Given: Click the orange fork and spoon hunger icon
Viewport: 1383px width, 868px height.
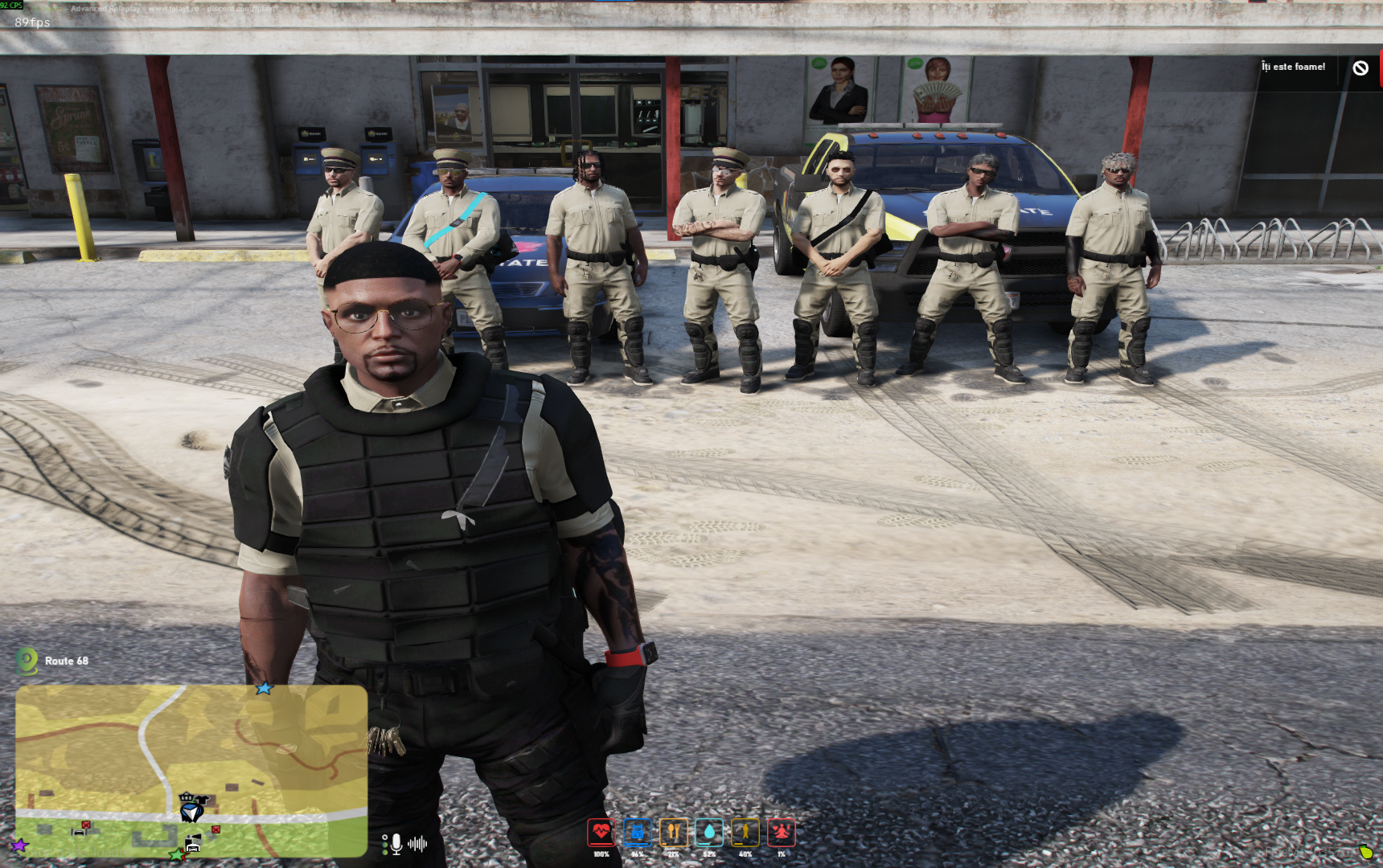Looking at the screenshot, I should tap(673, 833).
